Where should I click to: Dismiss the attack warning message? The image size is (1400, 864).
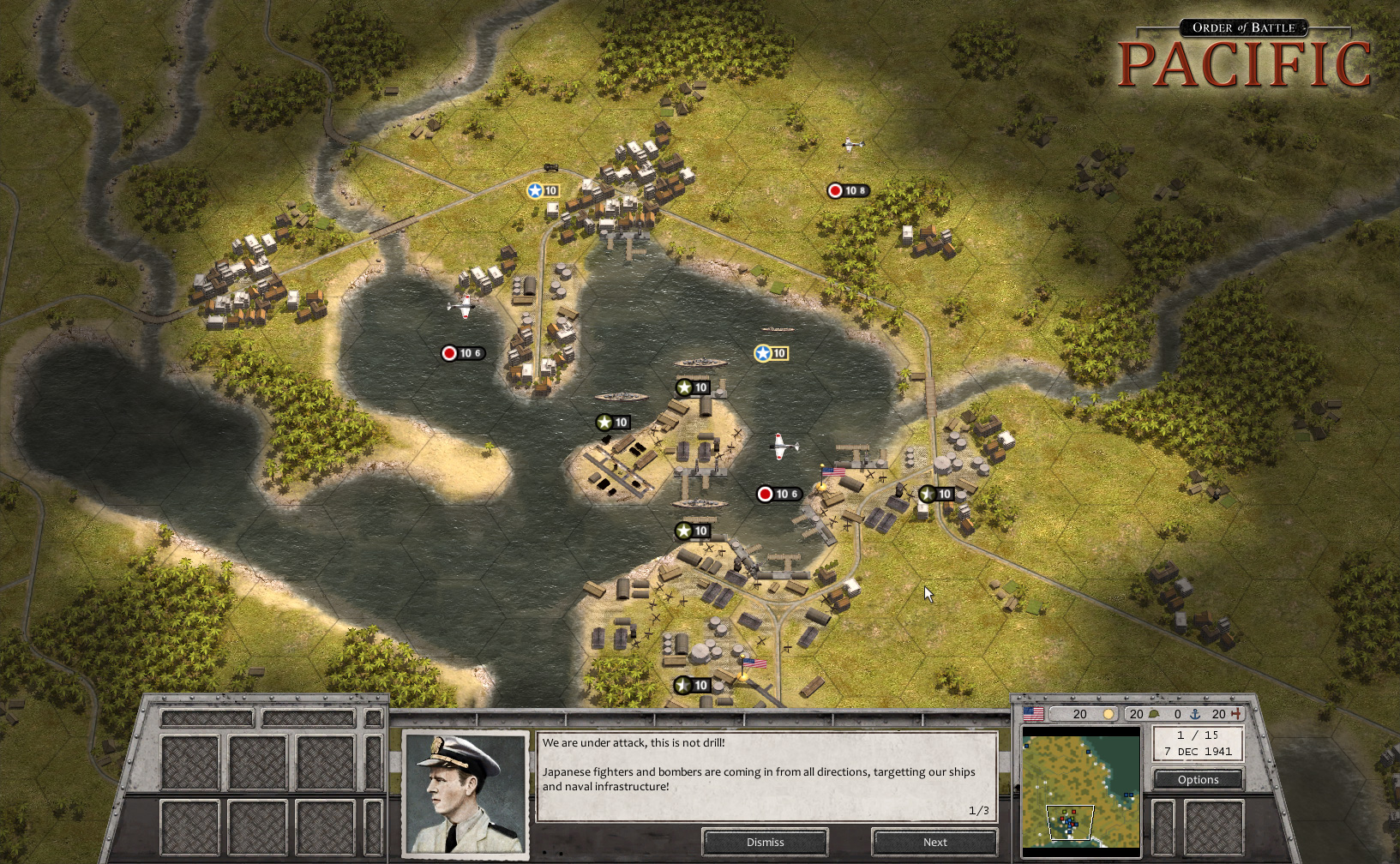pos(765,842)
